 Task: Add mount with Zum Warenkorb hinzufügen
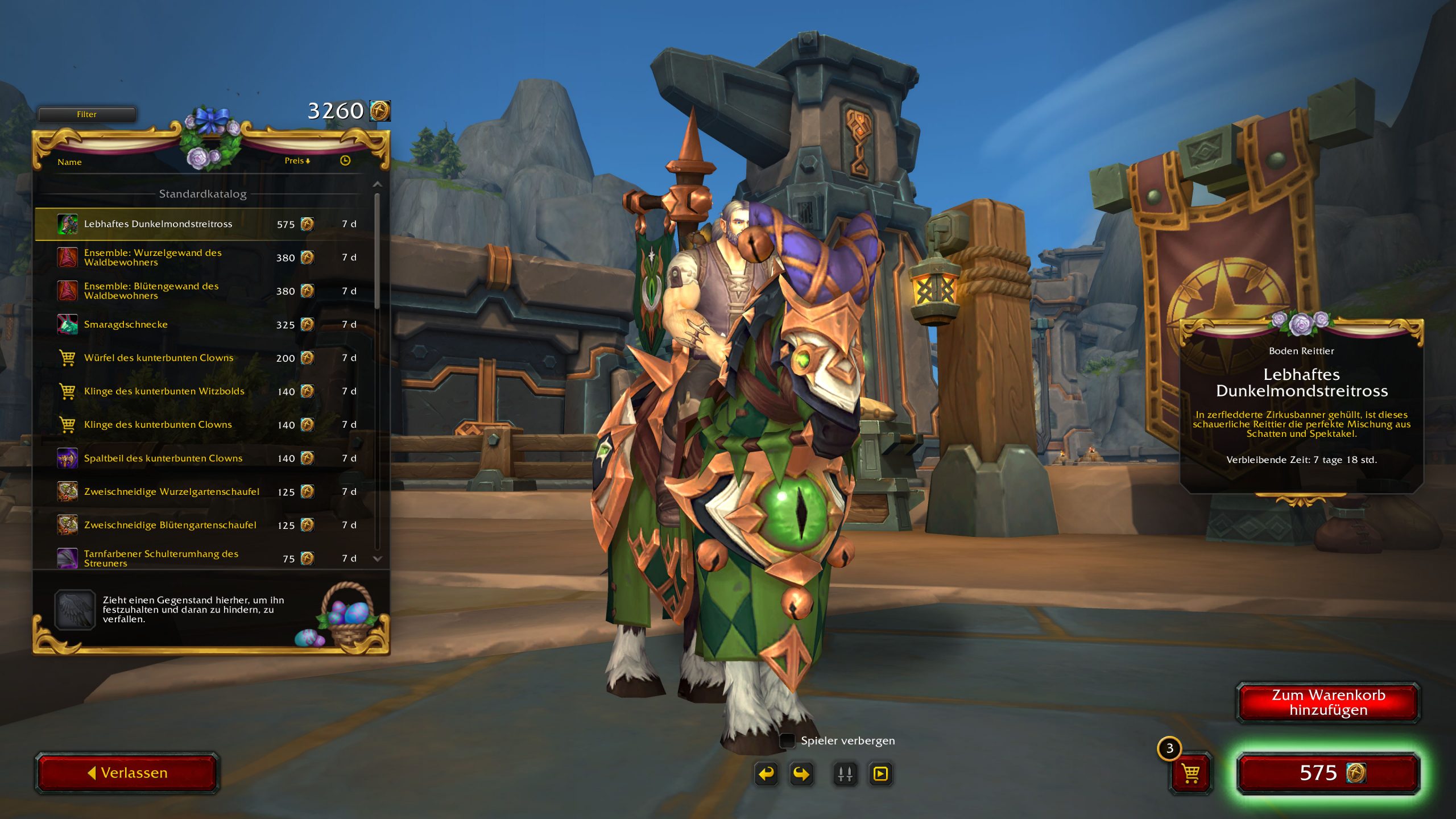tap(1328, 703)
